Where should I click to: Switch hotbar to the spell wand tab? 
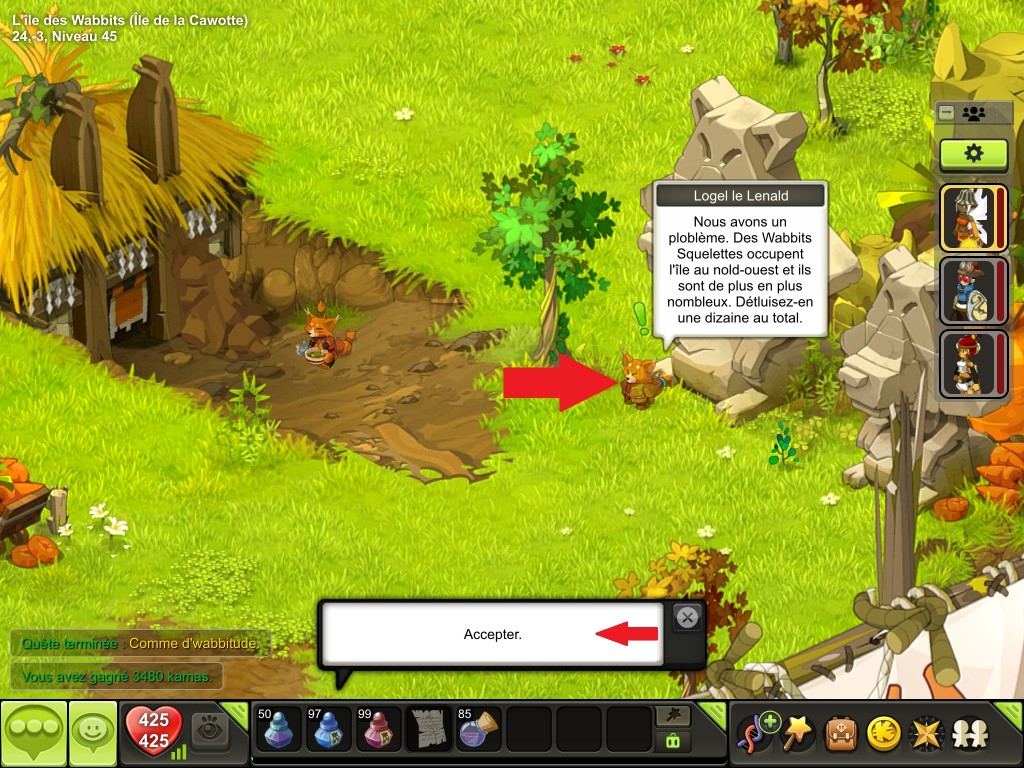(671, 715)
